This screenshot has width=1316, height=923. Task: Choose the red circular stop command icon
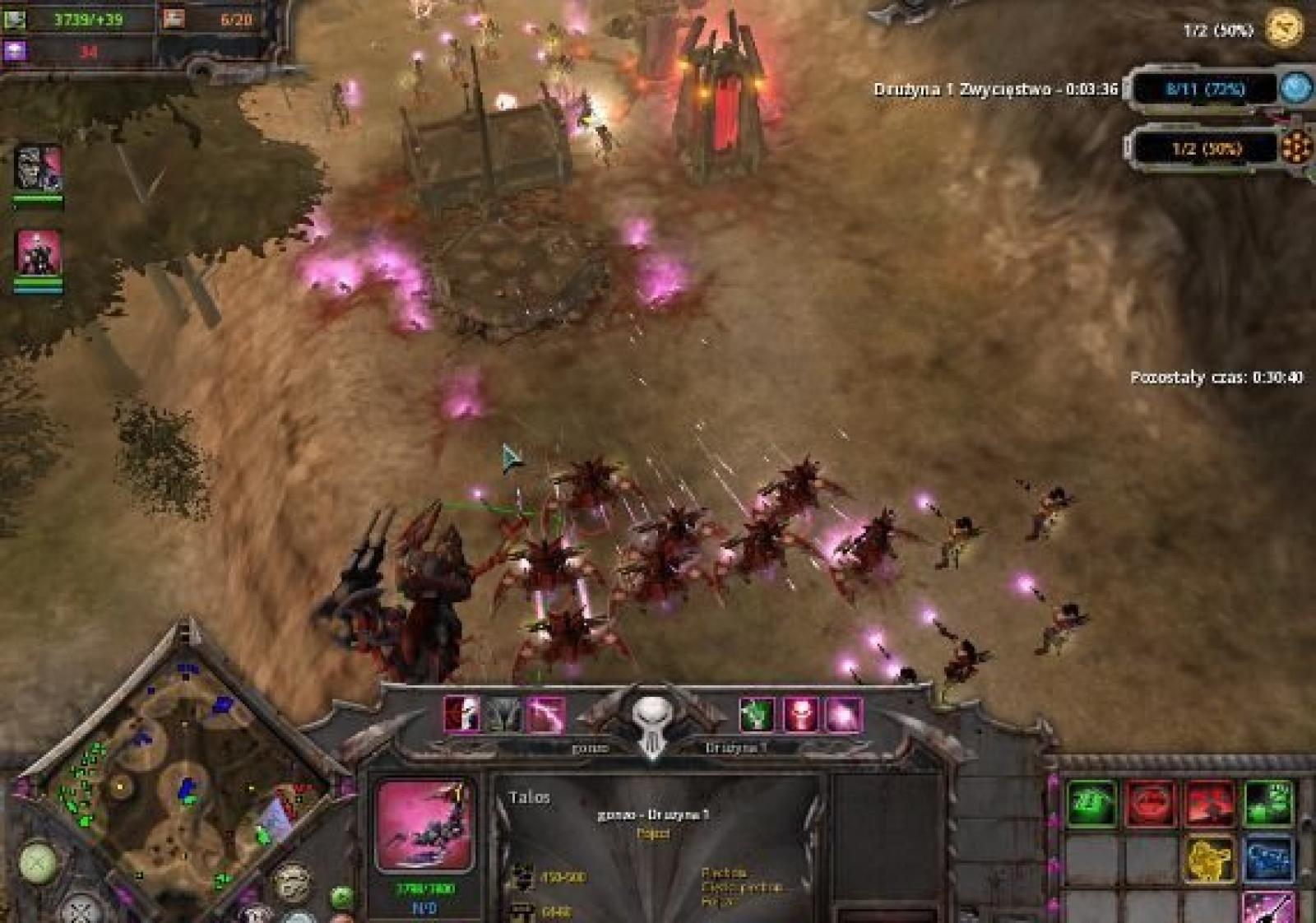point(1150,803)
